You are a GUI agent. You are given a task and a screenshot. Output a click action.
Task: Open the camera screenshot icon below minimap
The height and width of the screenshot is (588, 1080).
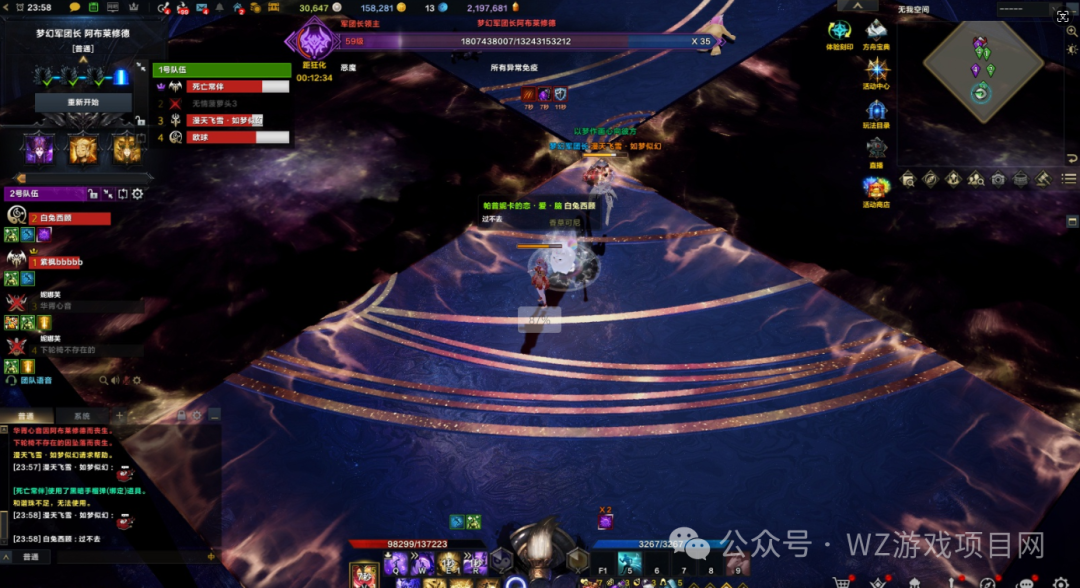point(997,179)
